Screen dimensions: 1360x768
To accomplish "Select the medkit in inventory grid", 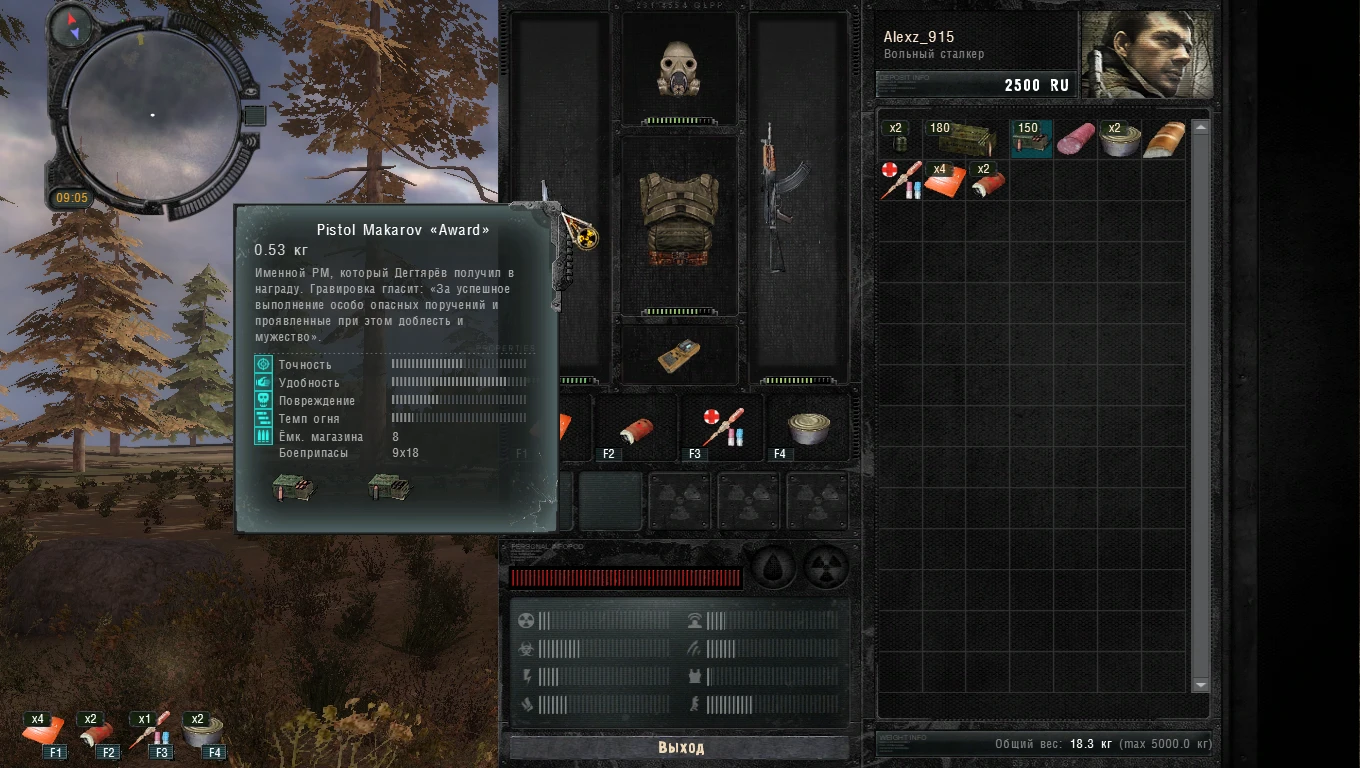I will tap(899, 181).
